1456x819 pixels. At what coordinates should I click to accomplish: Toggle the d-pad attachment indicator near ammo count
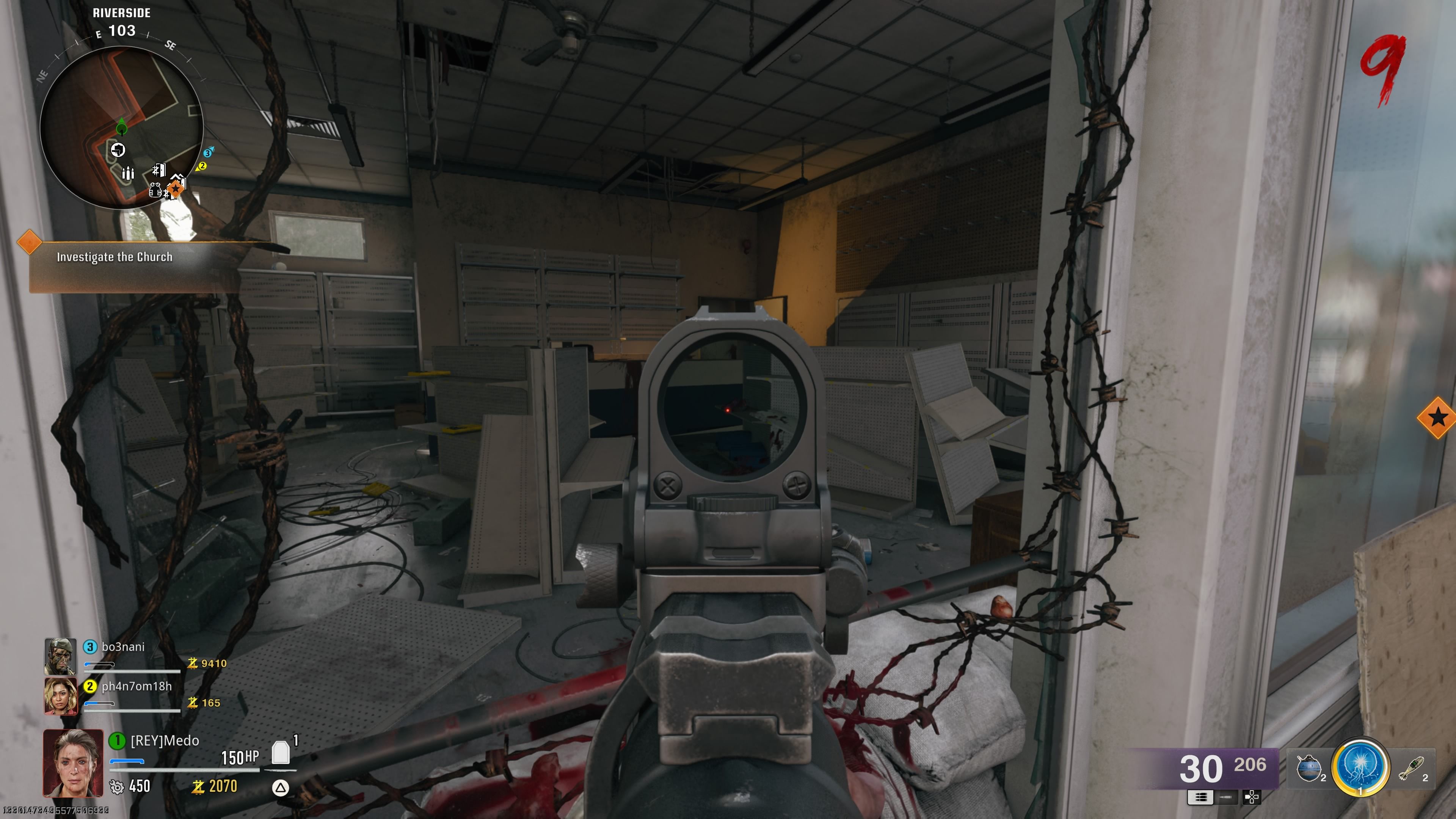click(x=1252, y=798)
